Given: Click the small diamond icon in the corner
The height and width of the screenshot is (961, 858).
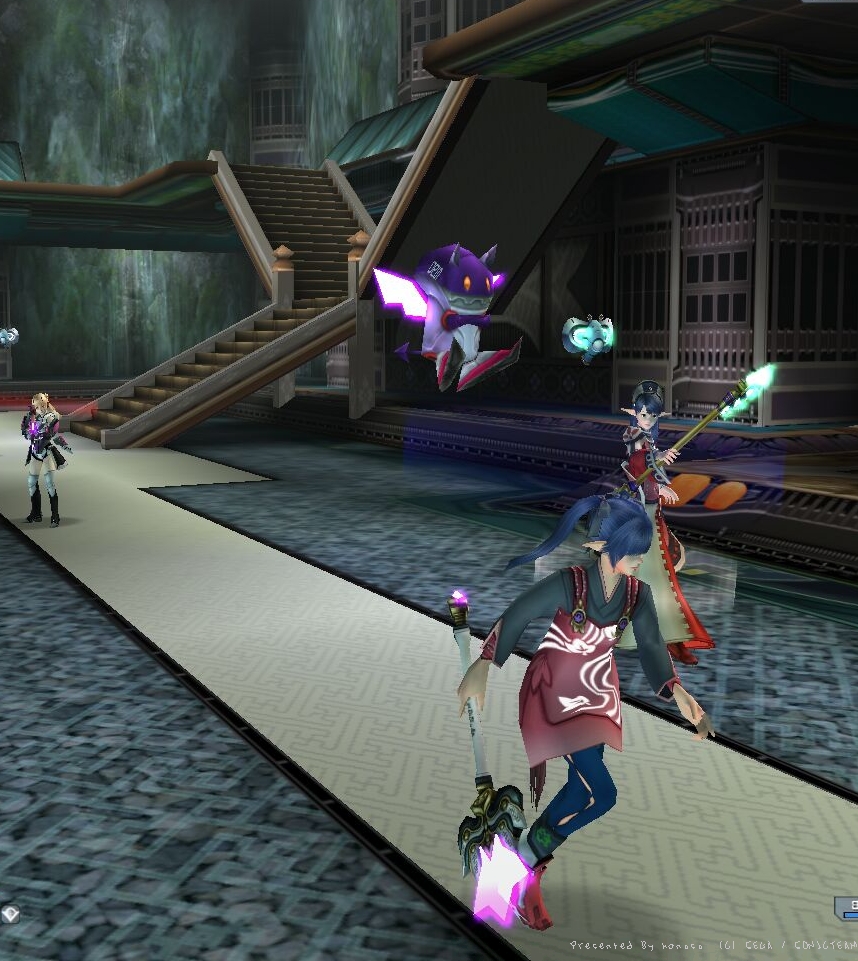Looking at the screenshot, I should [x=10, y=912].
